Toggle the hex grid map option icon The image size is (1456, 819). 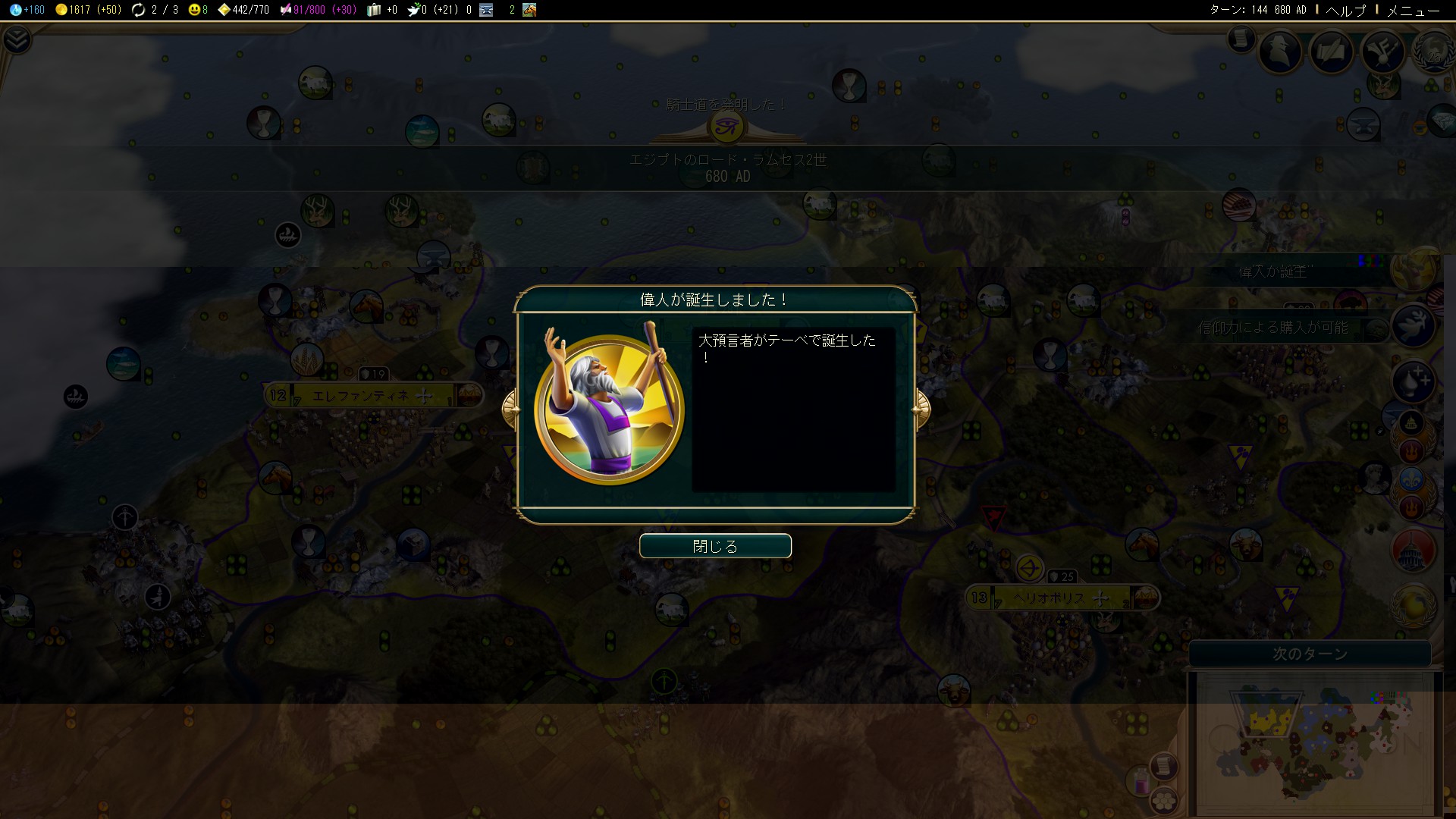1163,799
